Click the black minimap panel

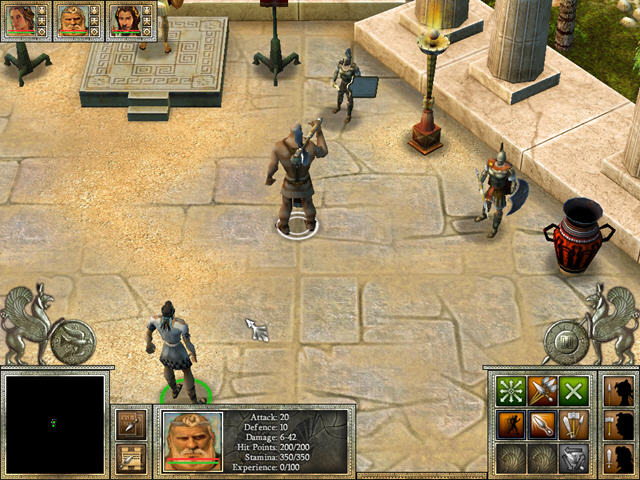(53, 423)
